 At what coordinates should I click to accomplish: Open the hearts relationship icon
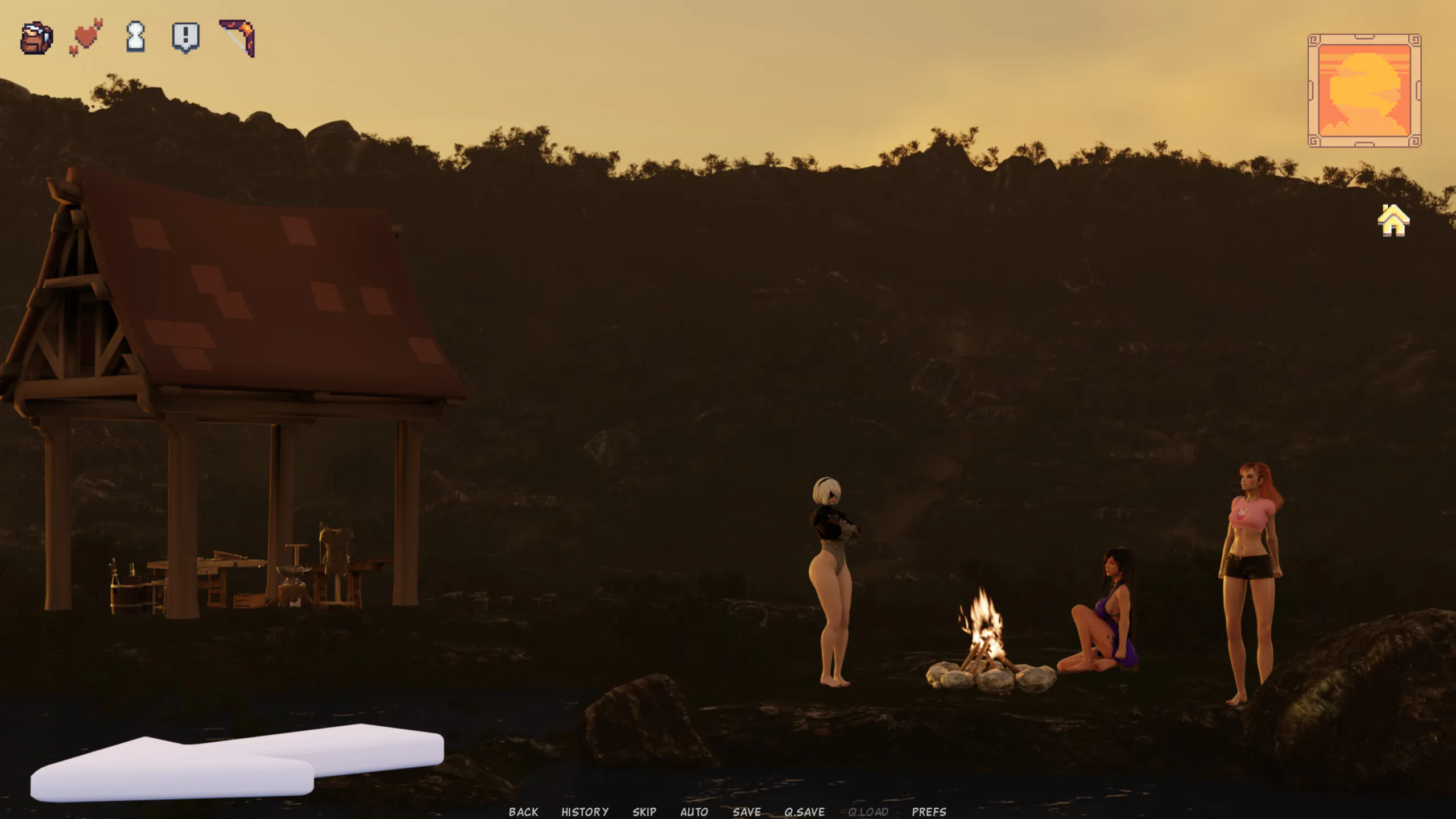86,37
